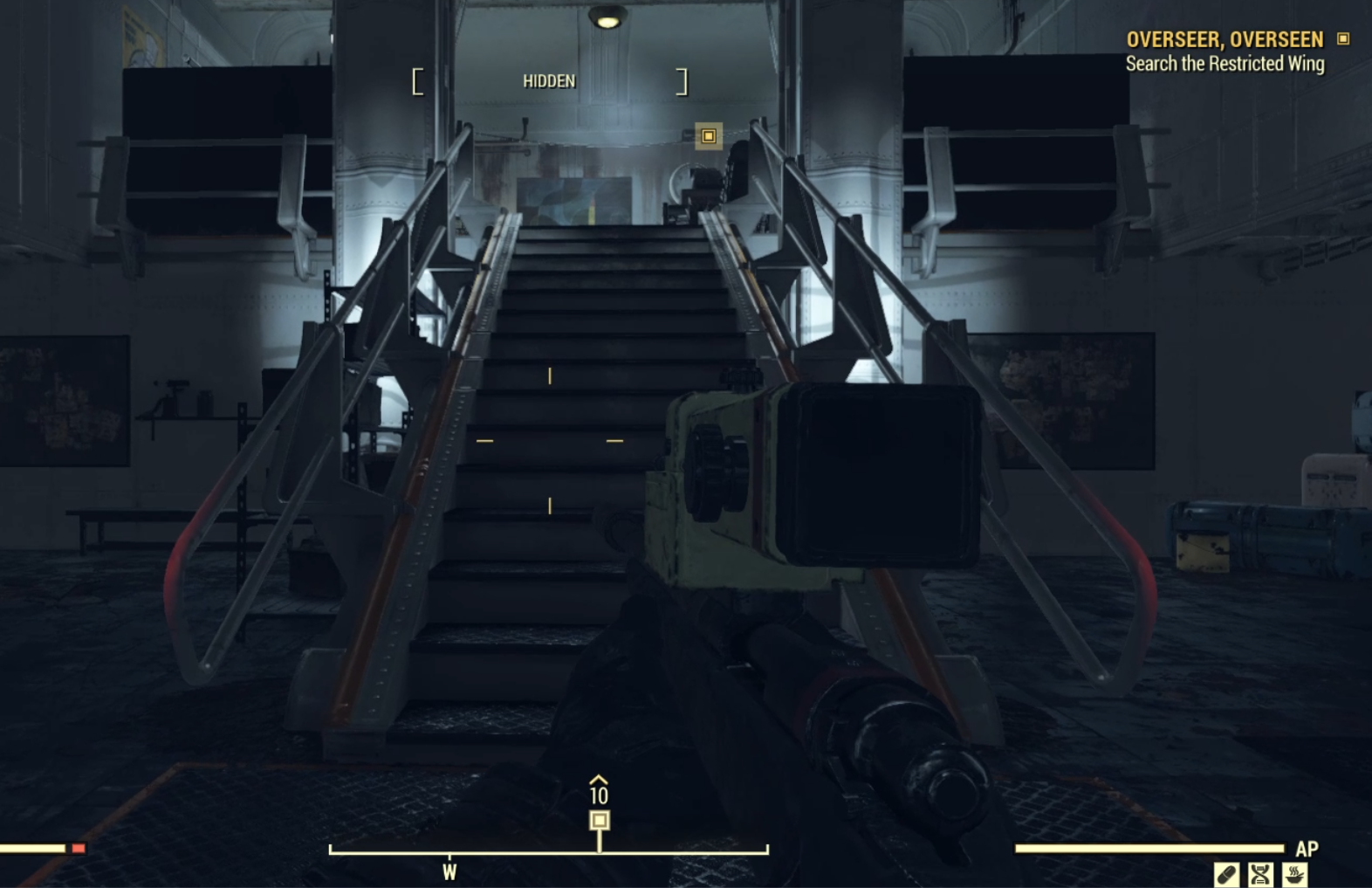1372x888 pixels.
Task: Click the quest marker square beside OVERSEER, OVERSEEN
Action: (x=1341, y=39)
